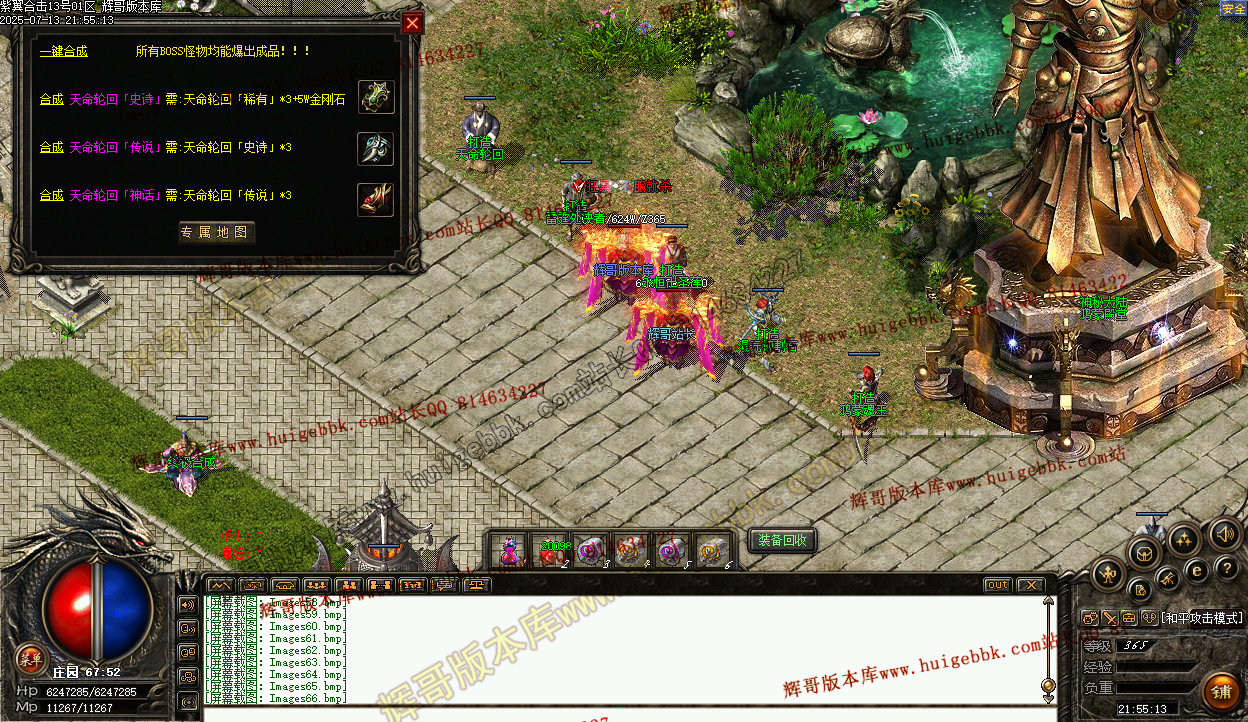The width and height of the screenshot is (1248, 722).
Task: Select the red-gold 神话 item icon
Action: pyautogui.click(x=375, y=199)
